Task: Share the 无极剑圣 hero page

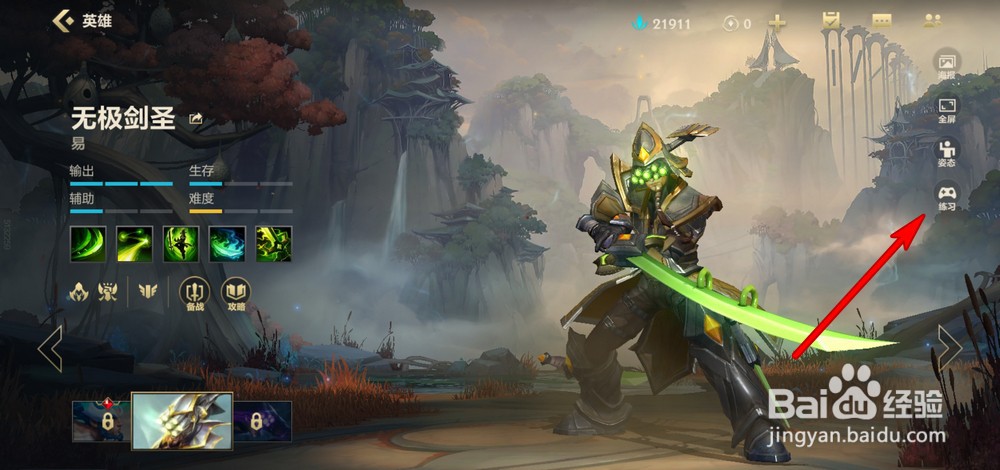Action: point(196,119)
